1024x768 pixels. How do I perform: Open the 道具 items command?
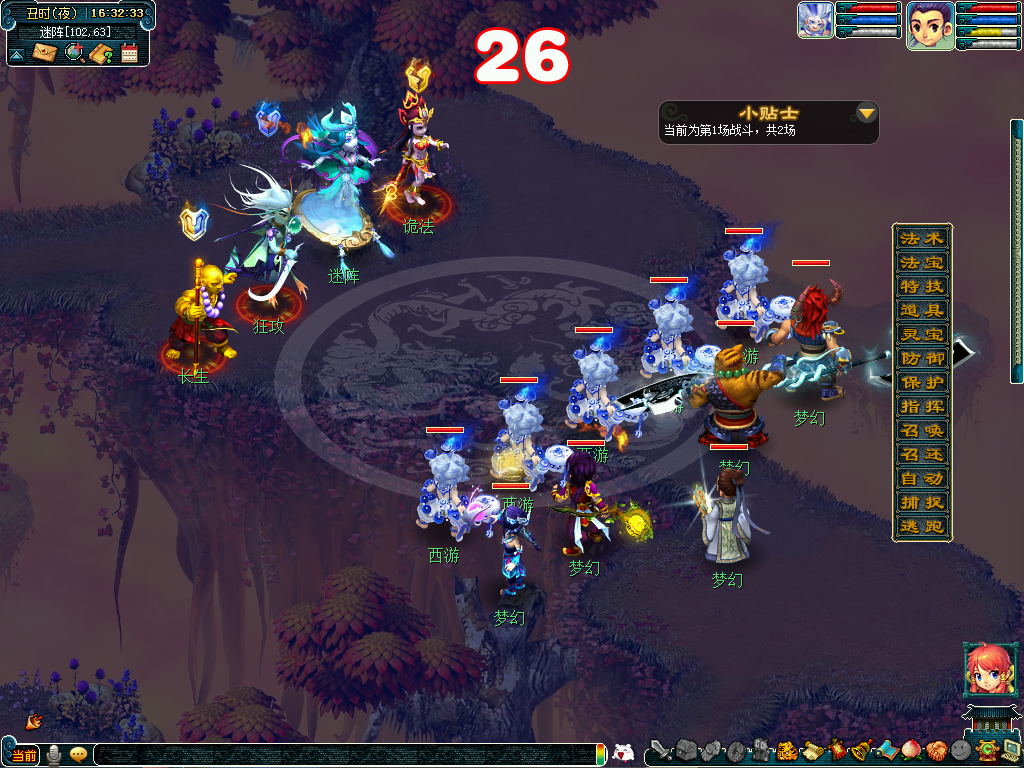(921, 311)
